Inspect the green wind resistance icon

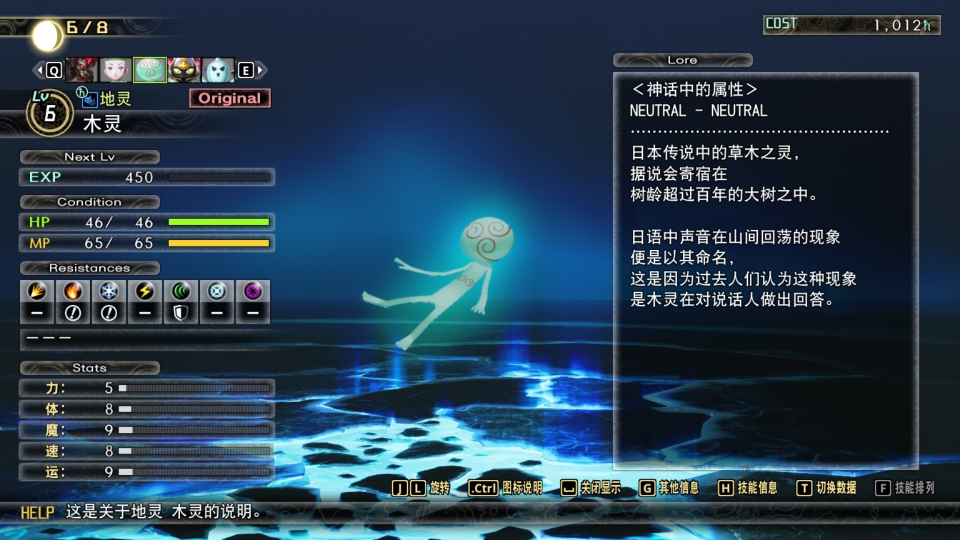(x=181, y=291)
